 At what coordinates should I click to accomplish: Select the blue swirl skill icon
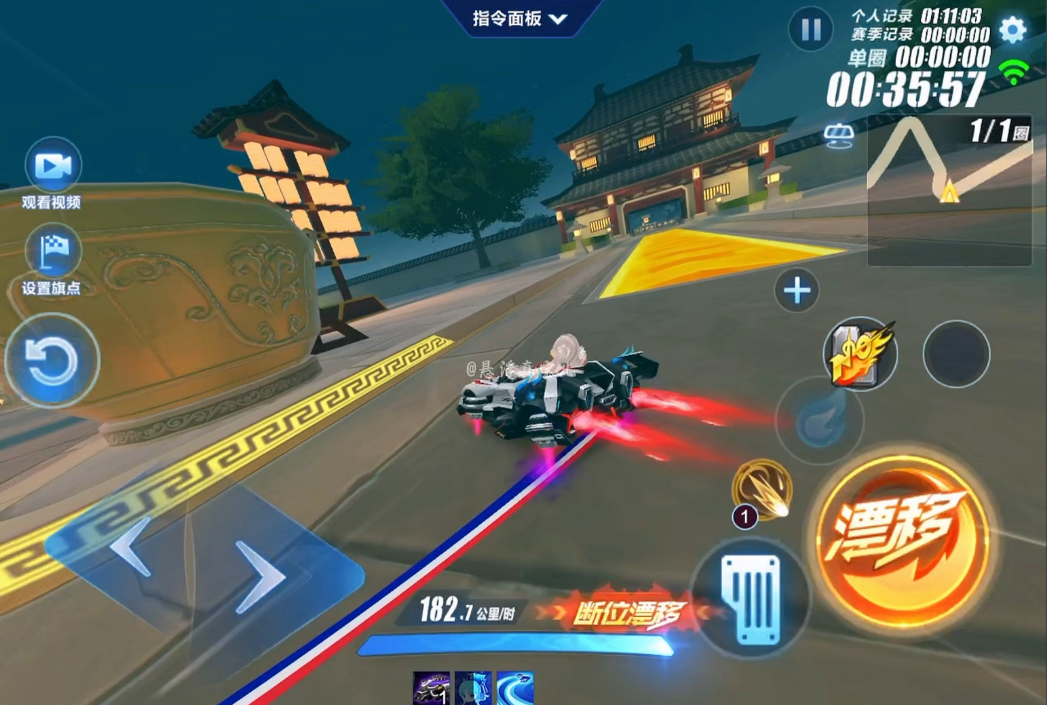point(515,688)
